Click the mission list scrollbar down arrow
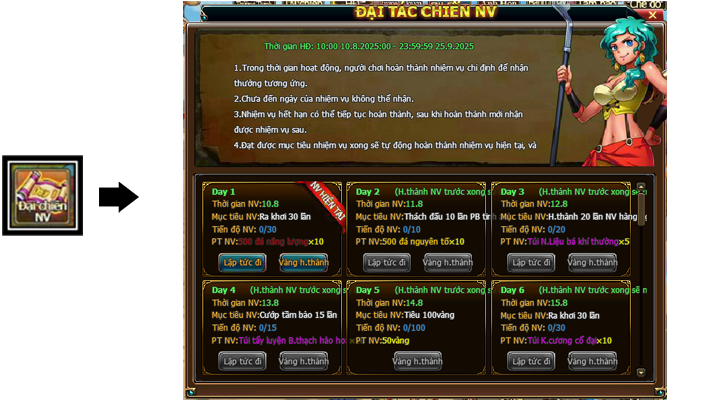Viewport: 705px width, 400px height. click(641, 372)
